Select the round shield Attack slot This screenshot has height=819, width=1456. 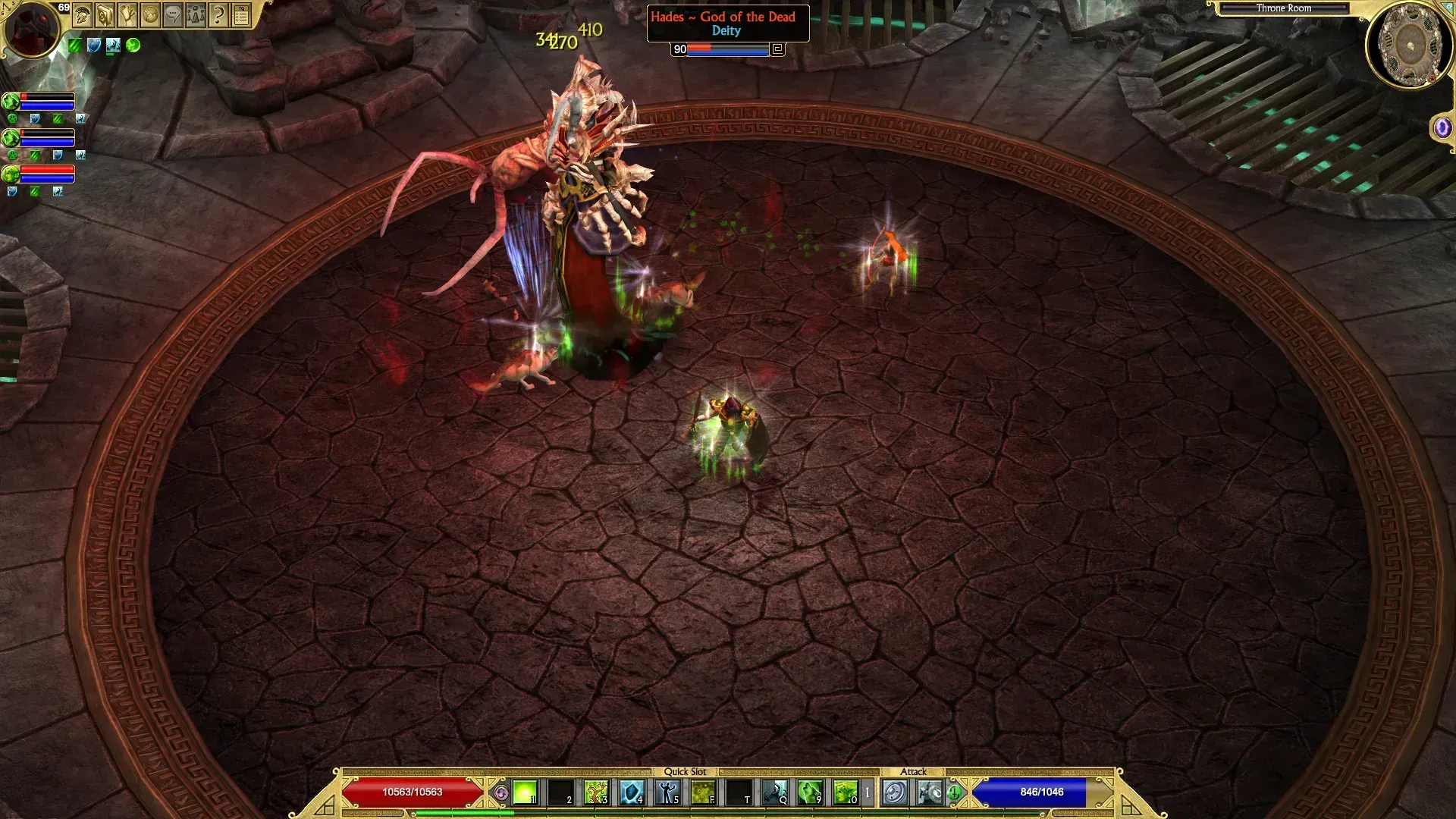coord(895,793)
